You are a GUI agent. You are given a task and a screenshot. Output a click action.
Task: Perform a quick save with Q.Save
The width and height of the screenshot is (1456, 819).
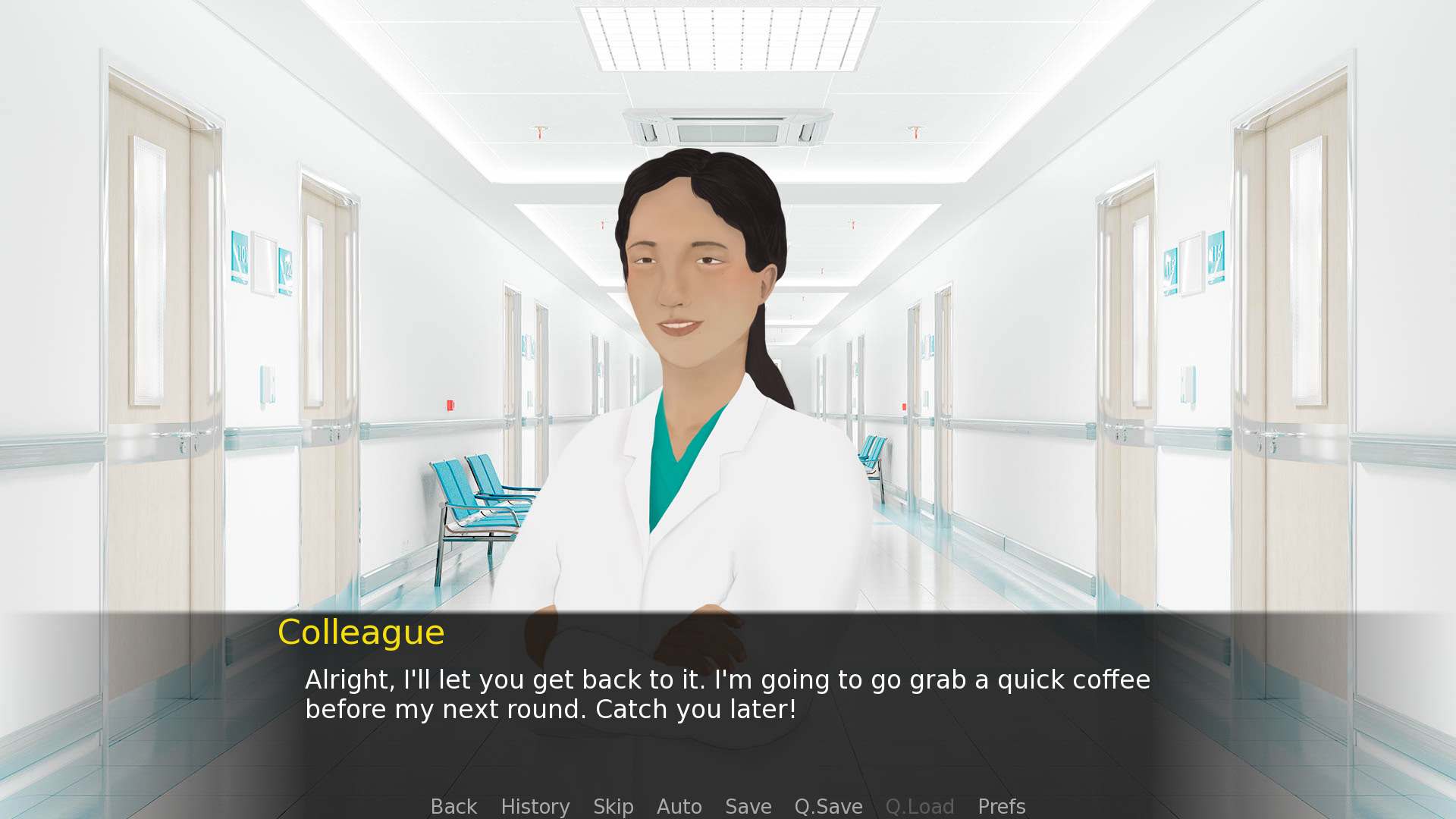coord(828,806)
